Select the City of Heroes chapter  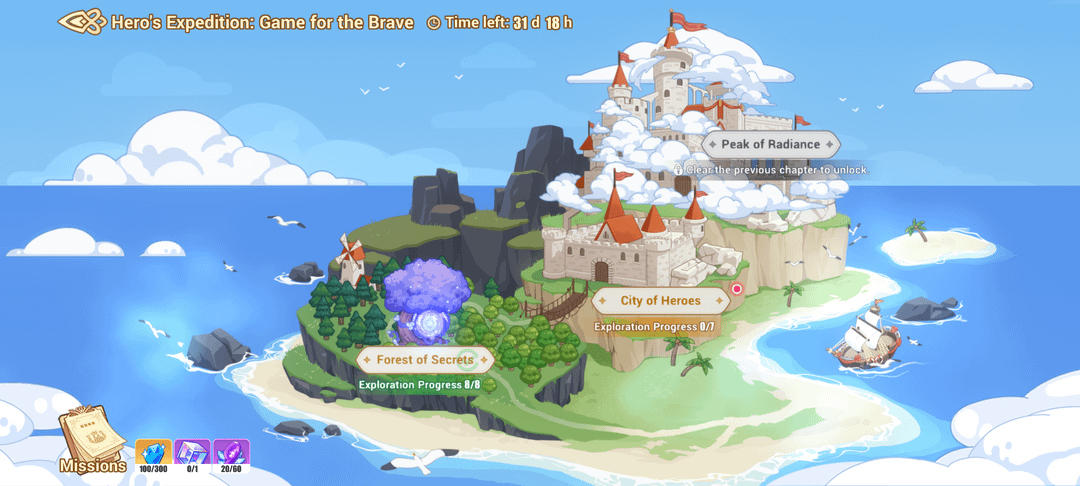[x=660, y=300]
